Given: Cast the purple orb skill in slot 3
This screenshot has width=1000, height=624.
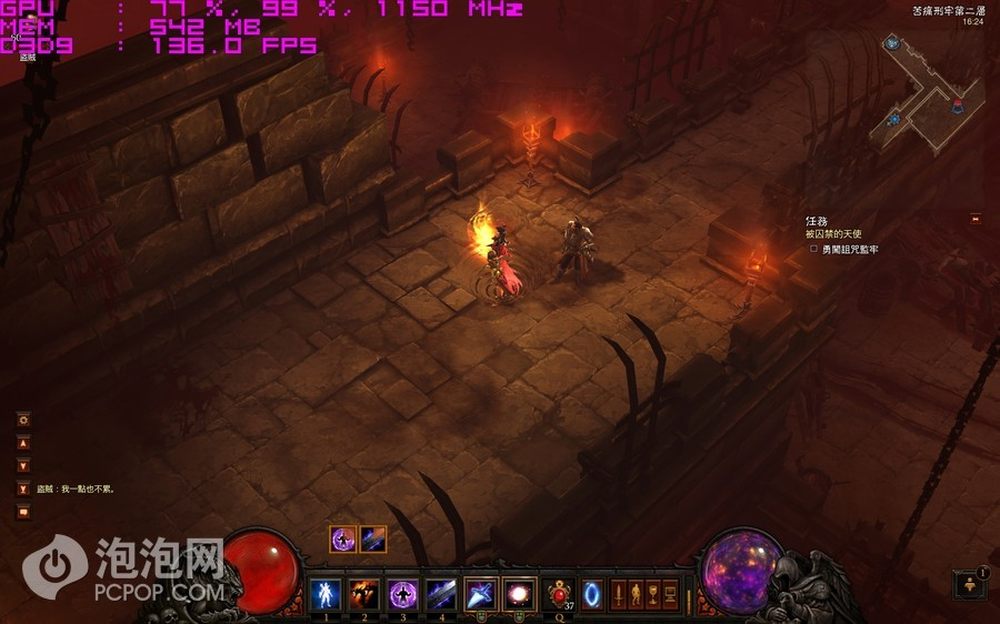Looking at the screenshot, I should (403, 592).
